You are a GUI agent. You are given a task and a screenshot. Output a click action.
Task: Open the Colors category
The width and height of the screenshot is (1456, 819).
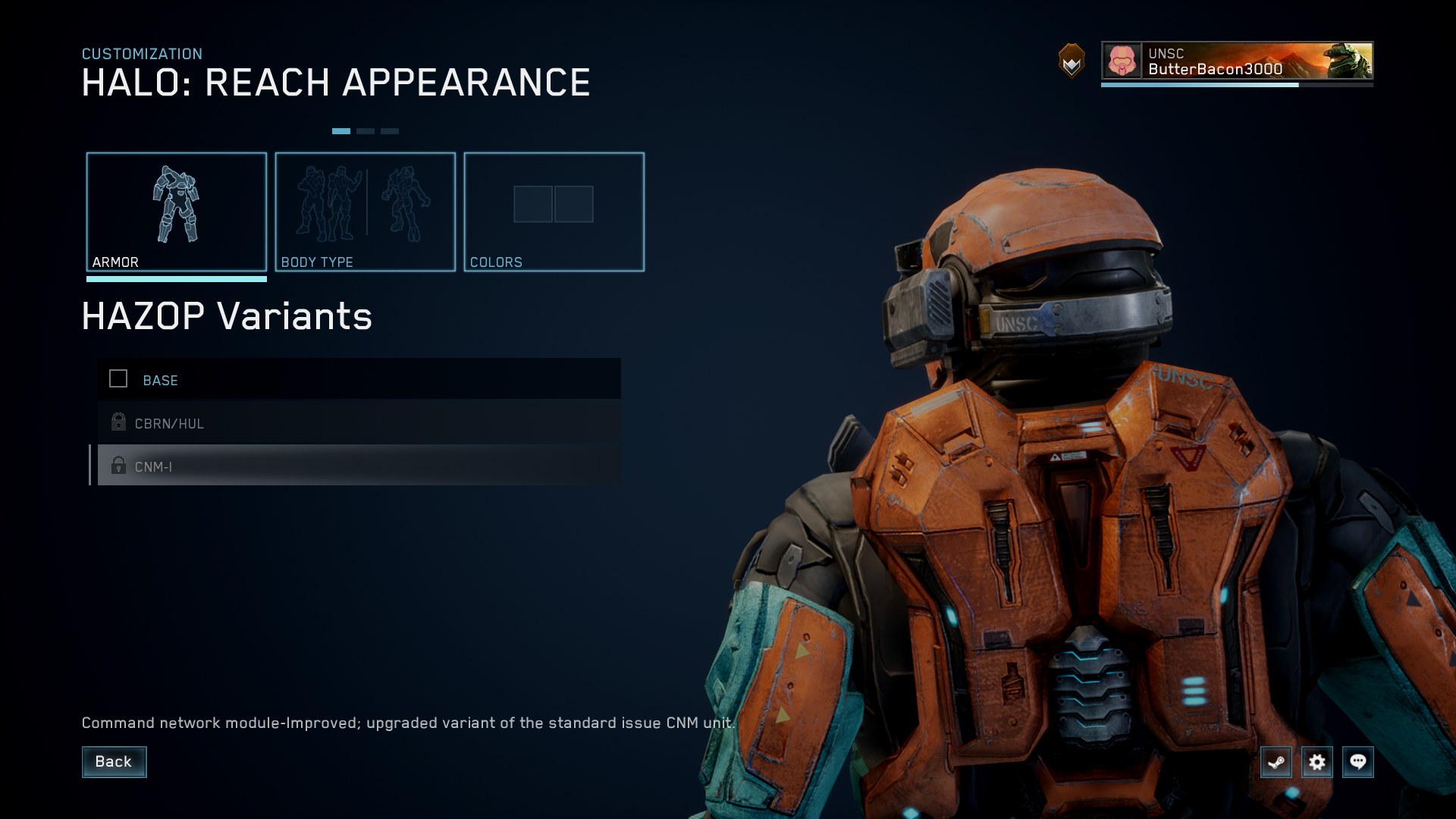pyautogui.click(x=554, y=211)
